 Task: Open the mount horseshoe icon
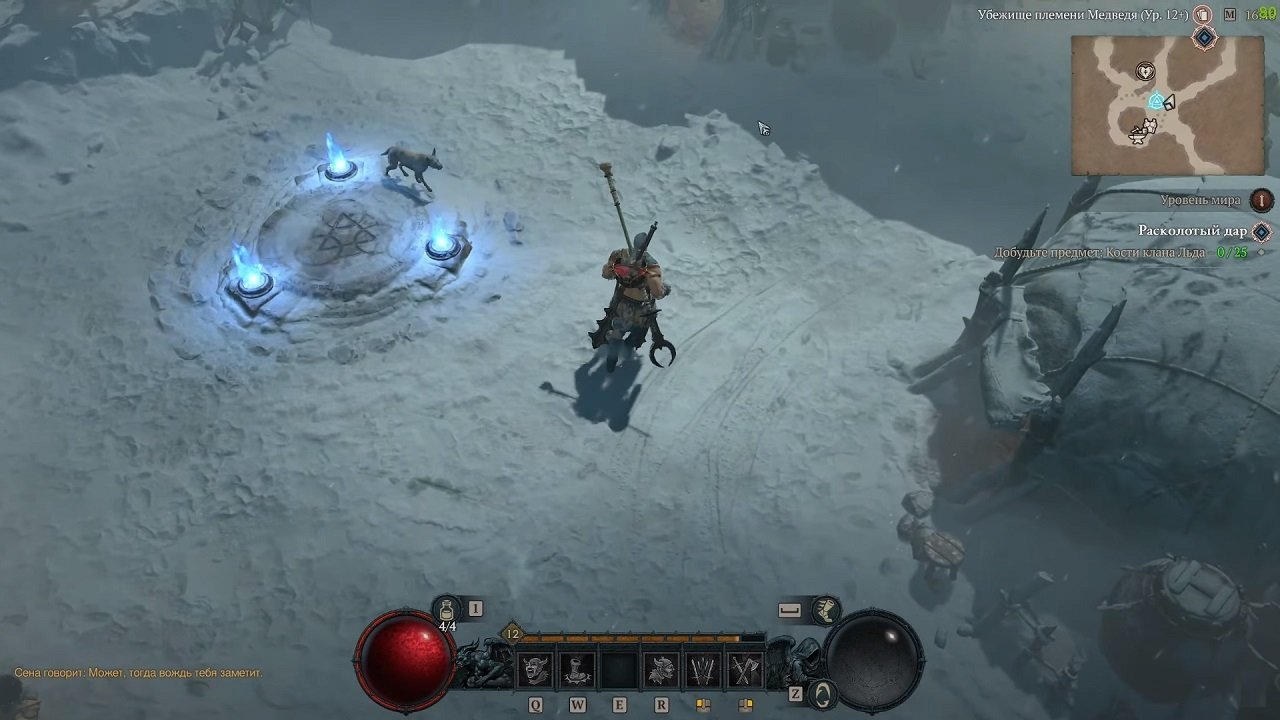822,691
